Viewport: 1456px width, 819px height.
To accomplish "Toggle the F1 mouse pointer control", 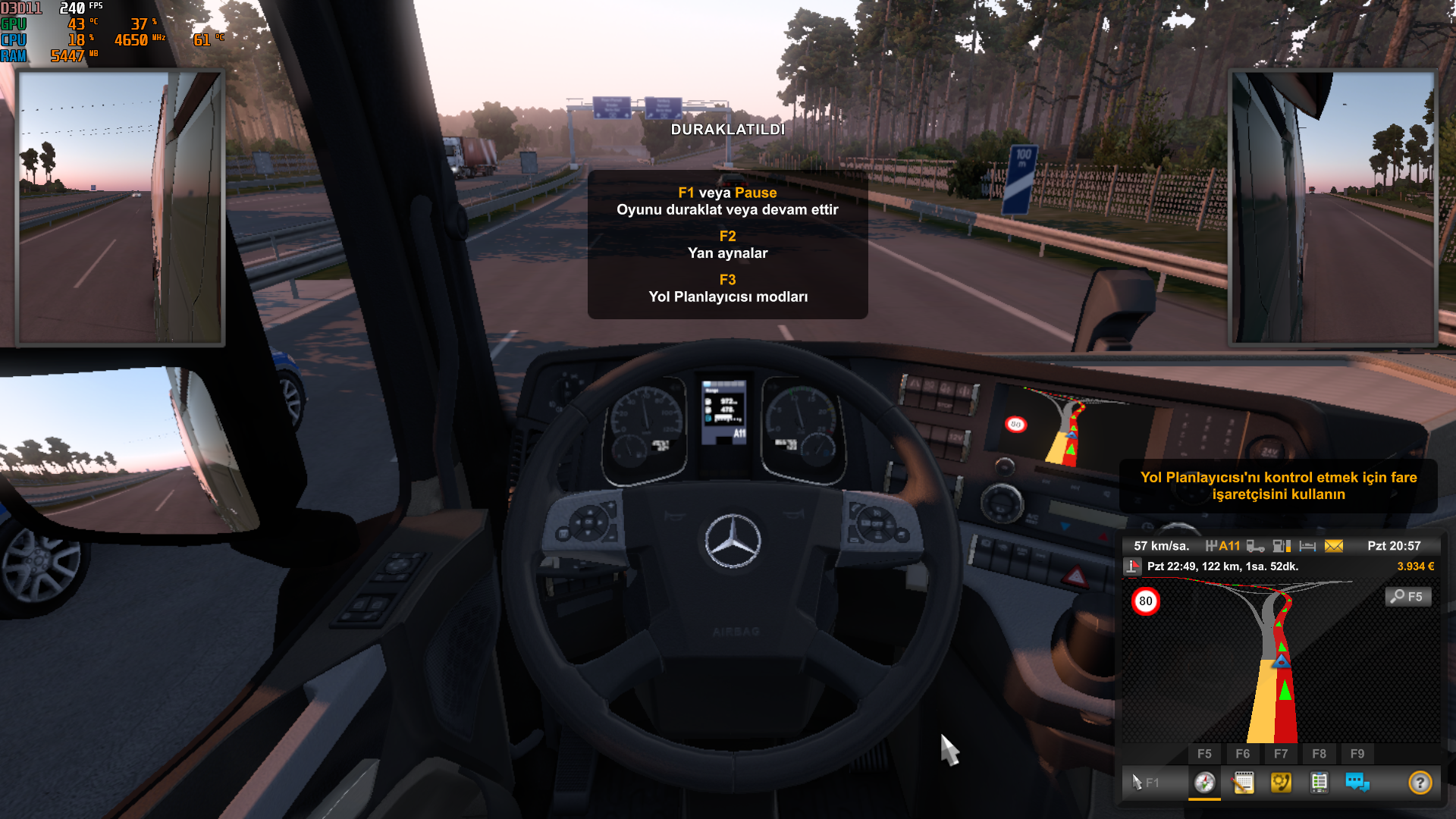I will [x=1144, y=782].
